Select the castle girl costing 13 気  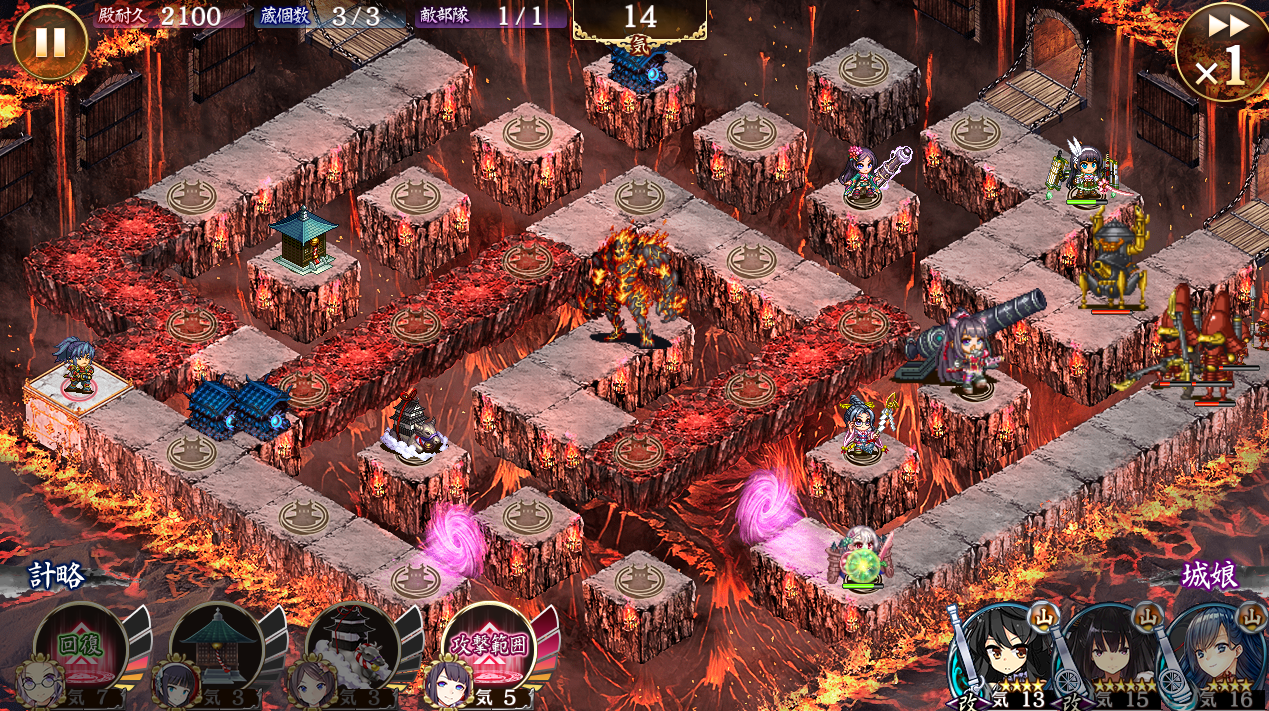1000,655
